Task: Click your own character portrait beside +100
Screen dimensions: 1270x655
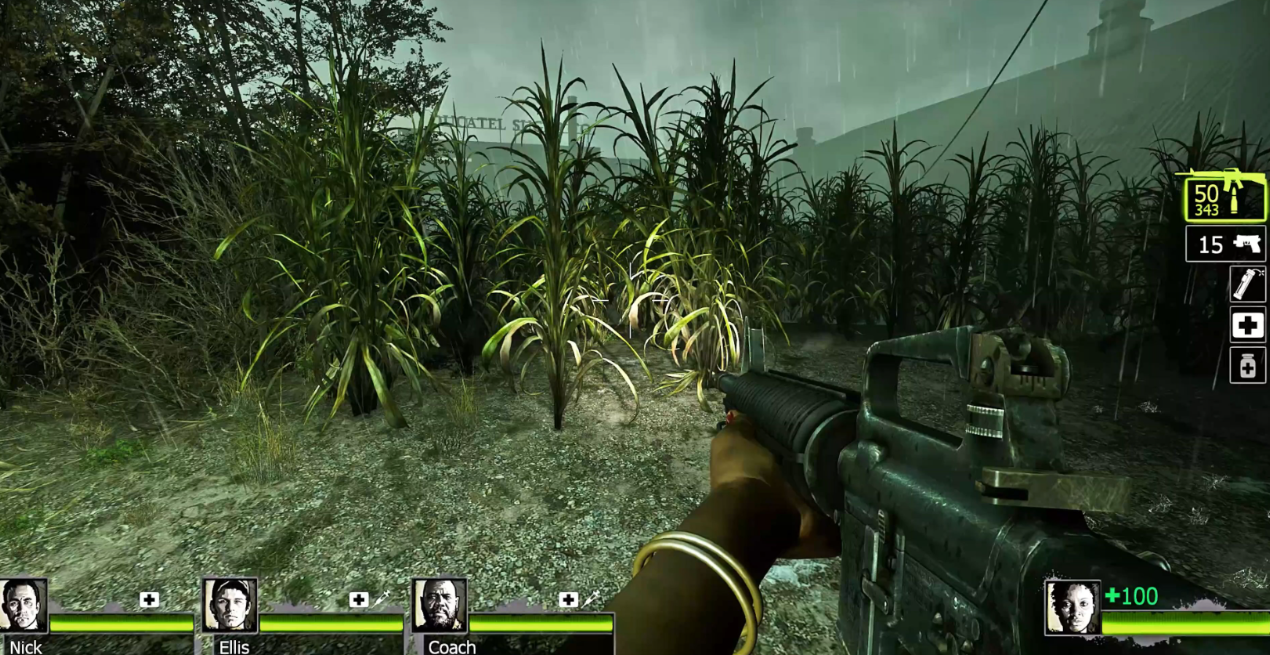Action: pos(1072,607)
